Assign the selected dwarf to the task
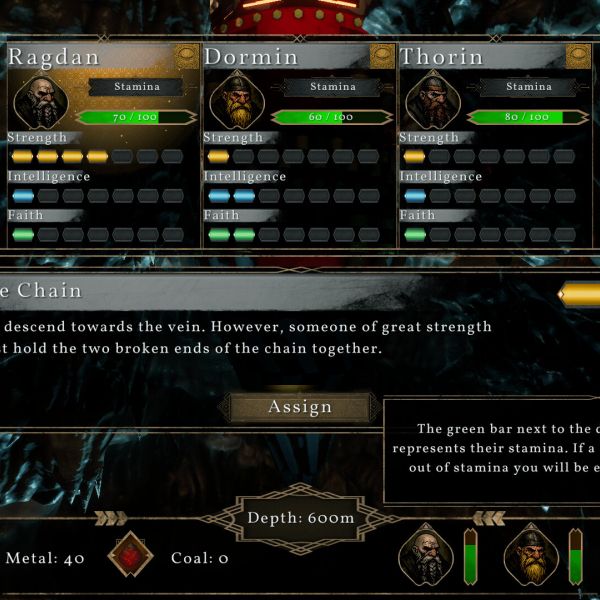The image size is (600, 600). coord(300,407)
